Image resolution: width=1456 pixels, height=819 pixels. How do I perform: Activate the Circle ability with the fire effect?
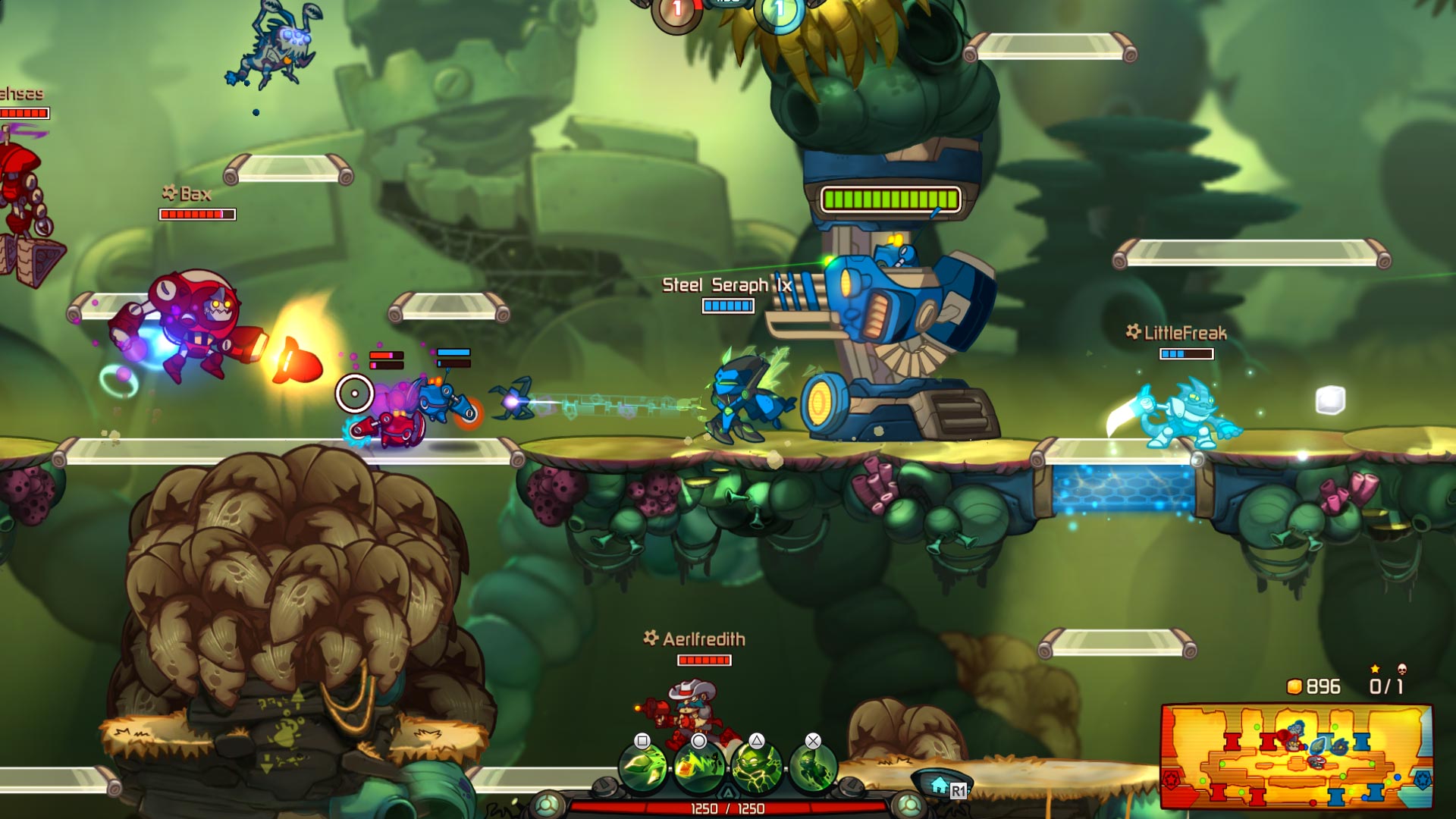pos(698,767)
